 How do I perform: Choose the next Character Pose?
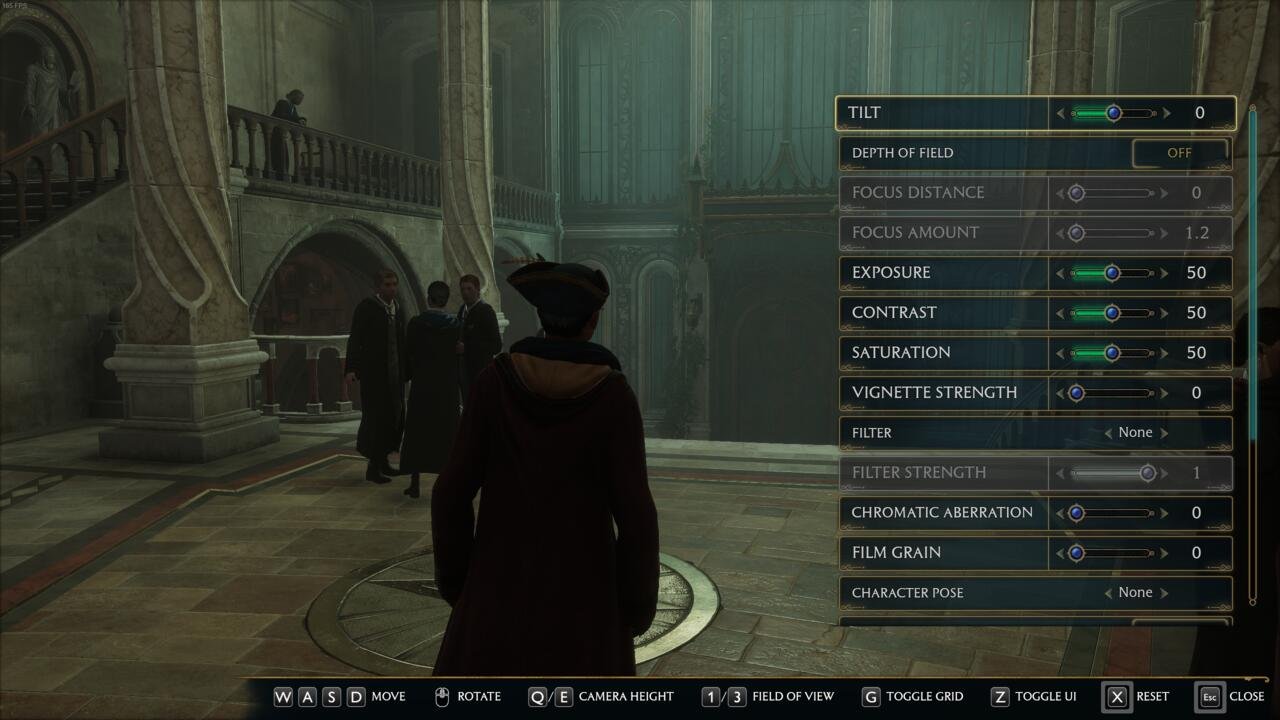point(1165,593)
